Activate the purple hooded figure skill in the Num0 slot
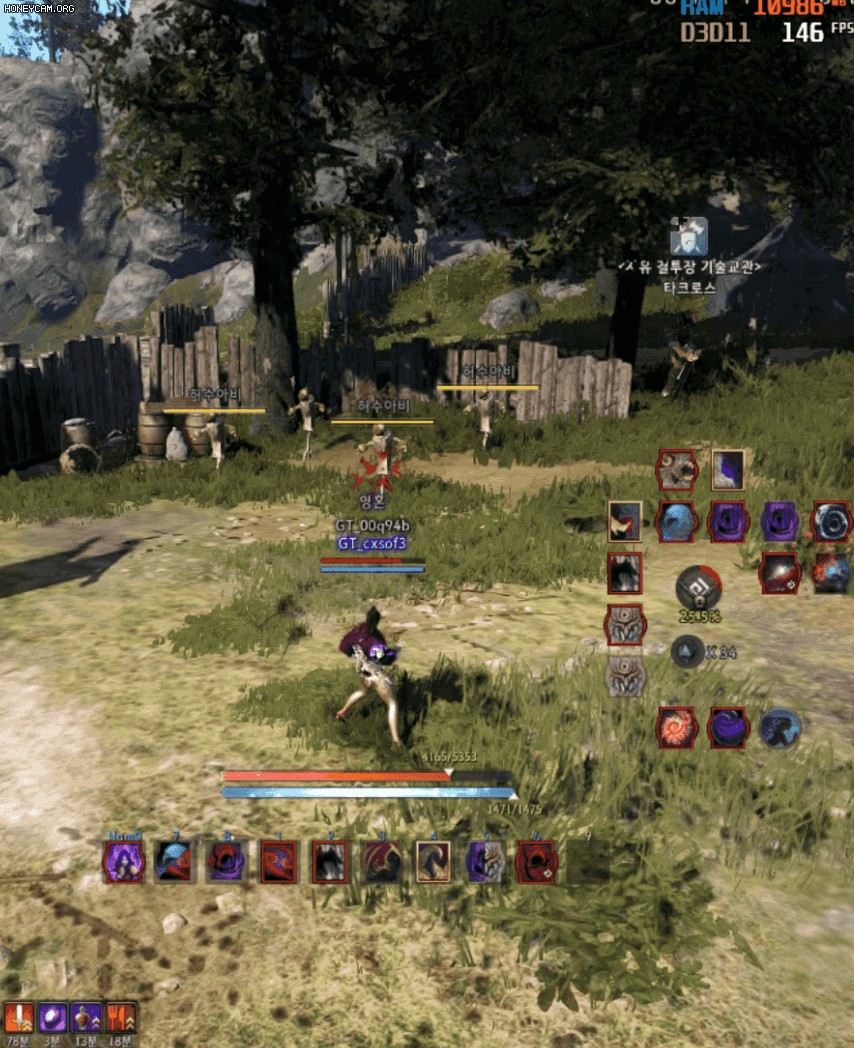Image resolution: width=854 pixels, height=1048 pixels. pos(123,861)
